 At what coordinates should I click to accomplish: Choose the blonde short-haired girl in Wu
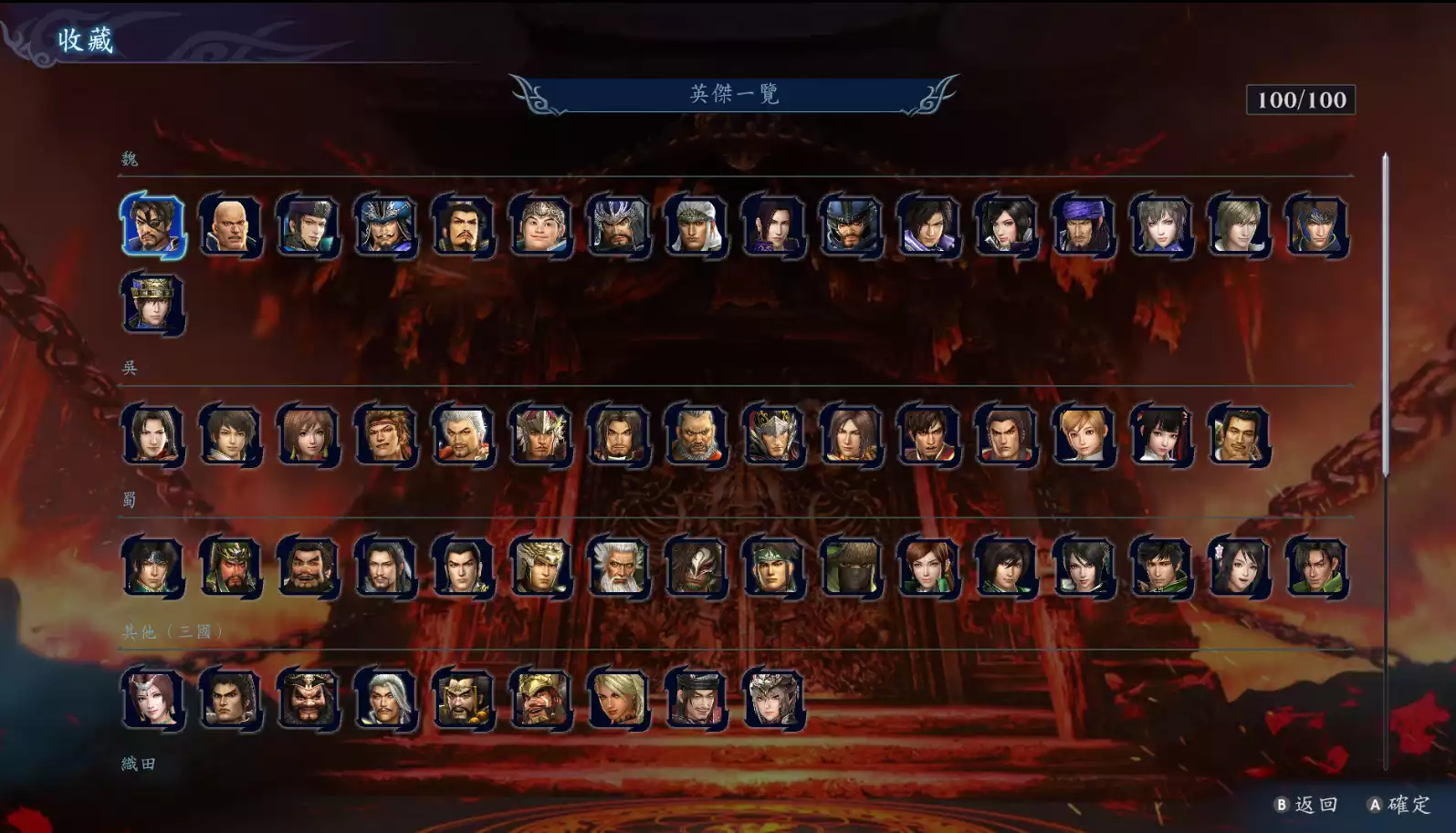[1084, 435]
